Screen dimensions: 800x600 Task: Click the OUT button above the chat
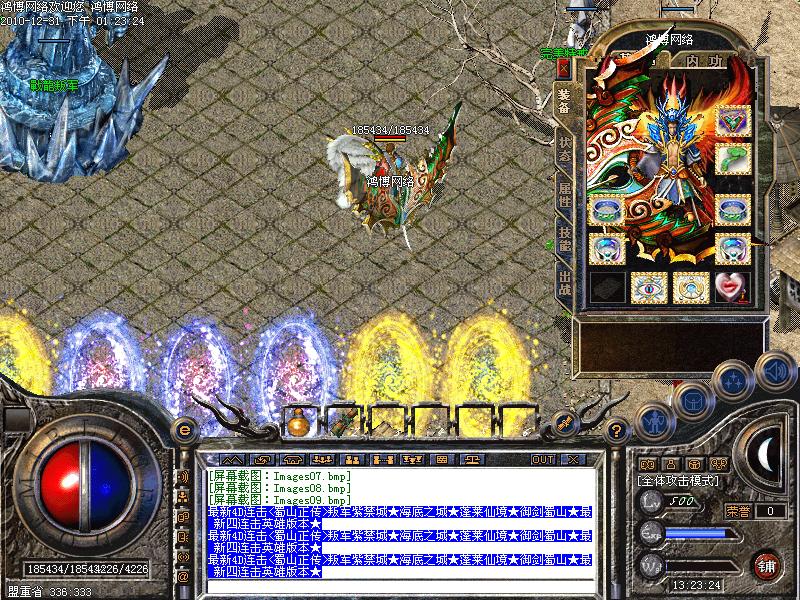click(x=542, y=459)
